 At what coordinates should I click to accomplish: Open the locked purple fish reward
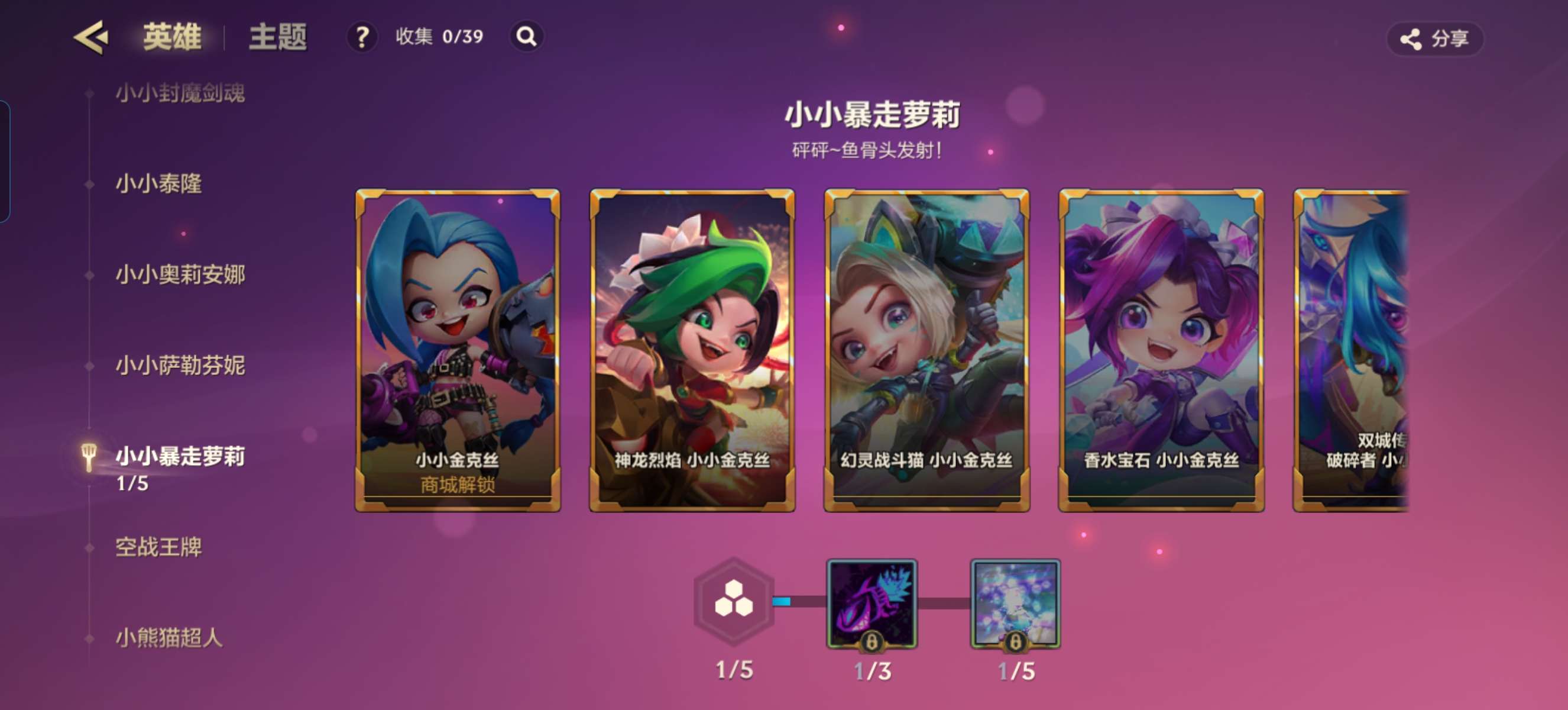(x=872, y=603)
